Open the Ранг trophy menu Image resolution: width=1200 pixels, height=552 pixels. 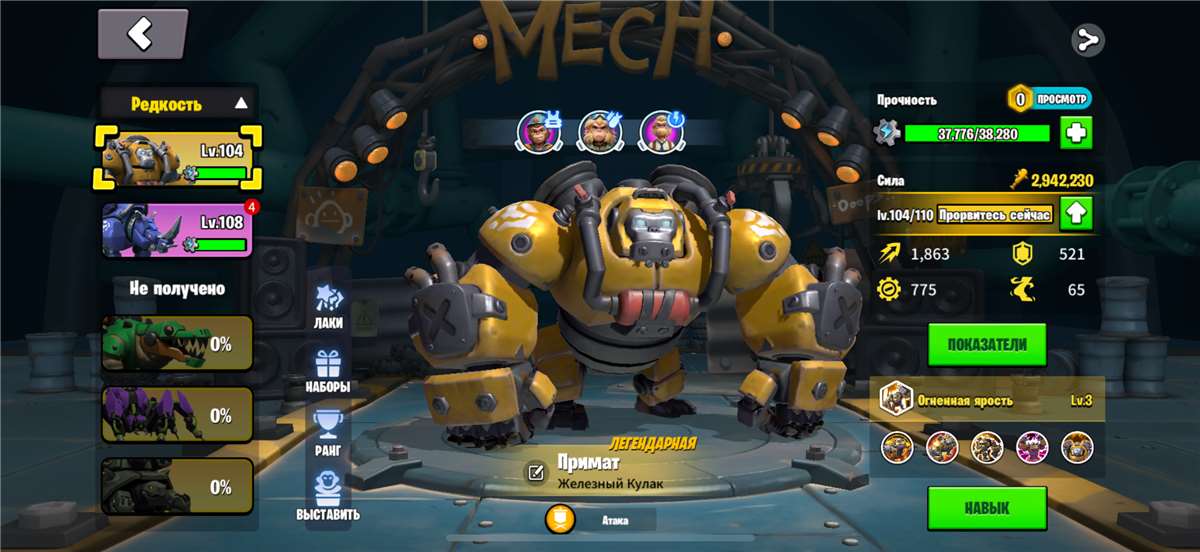coord(328,433)
